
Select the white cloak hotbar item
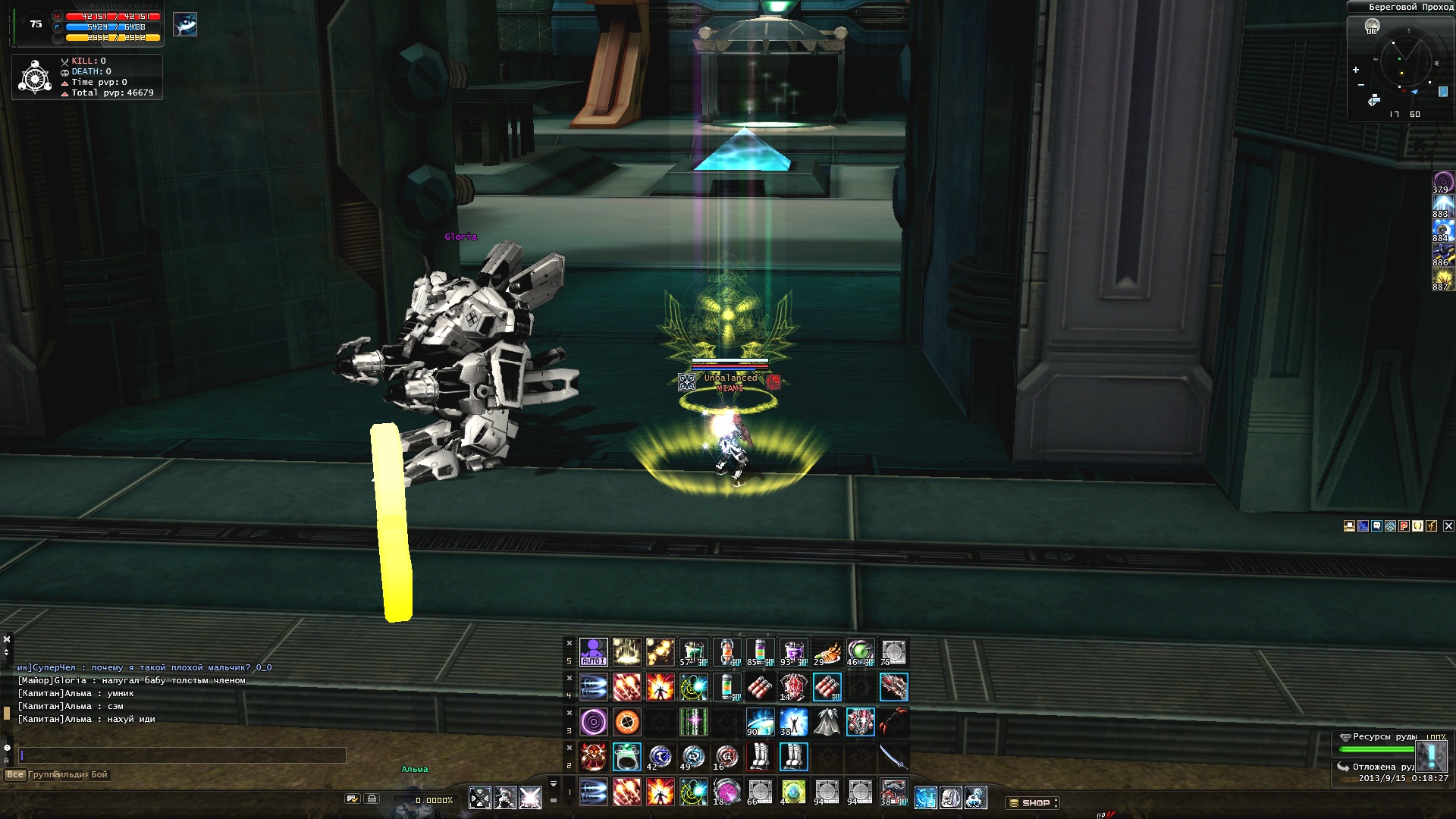(827, 722)
